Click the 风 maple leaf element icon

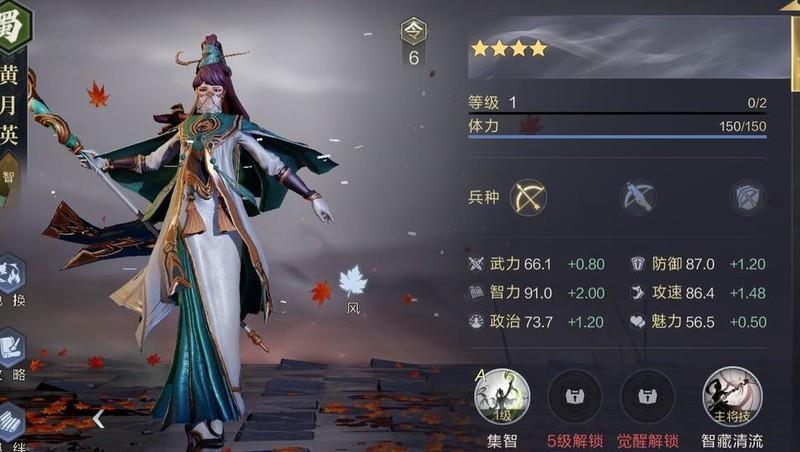tap(352, 282)
